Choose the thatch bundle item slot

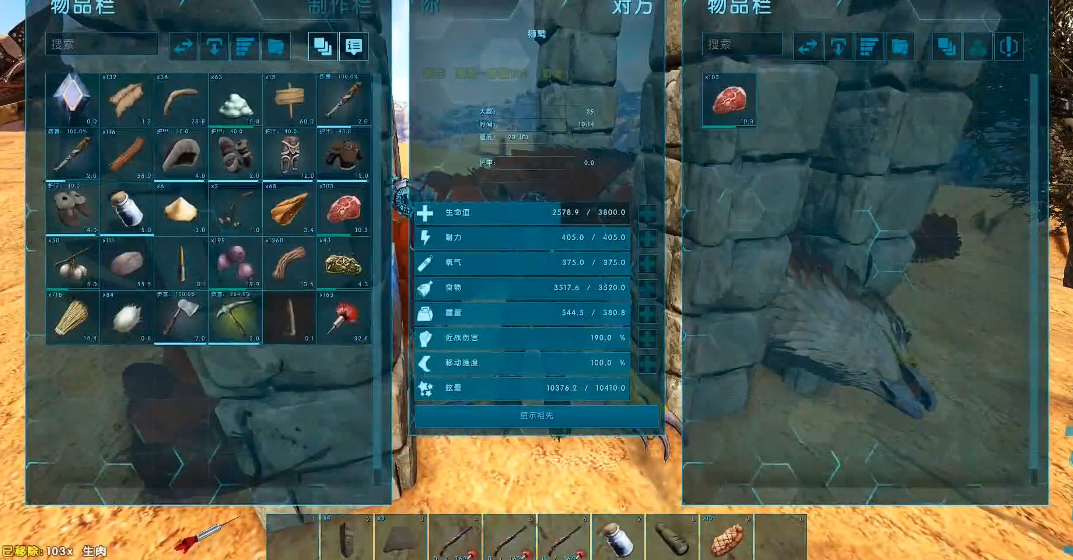click(72, 317)
